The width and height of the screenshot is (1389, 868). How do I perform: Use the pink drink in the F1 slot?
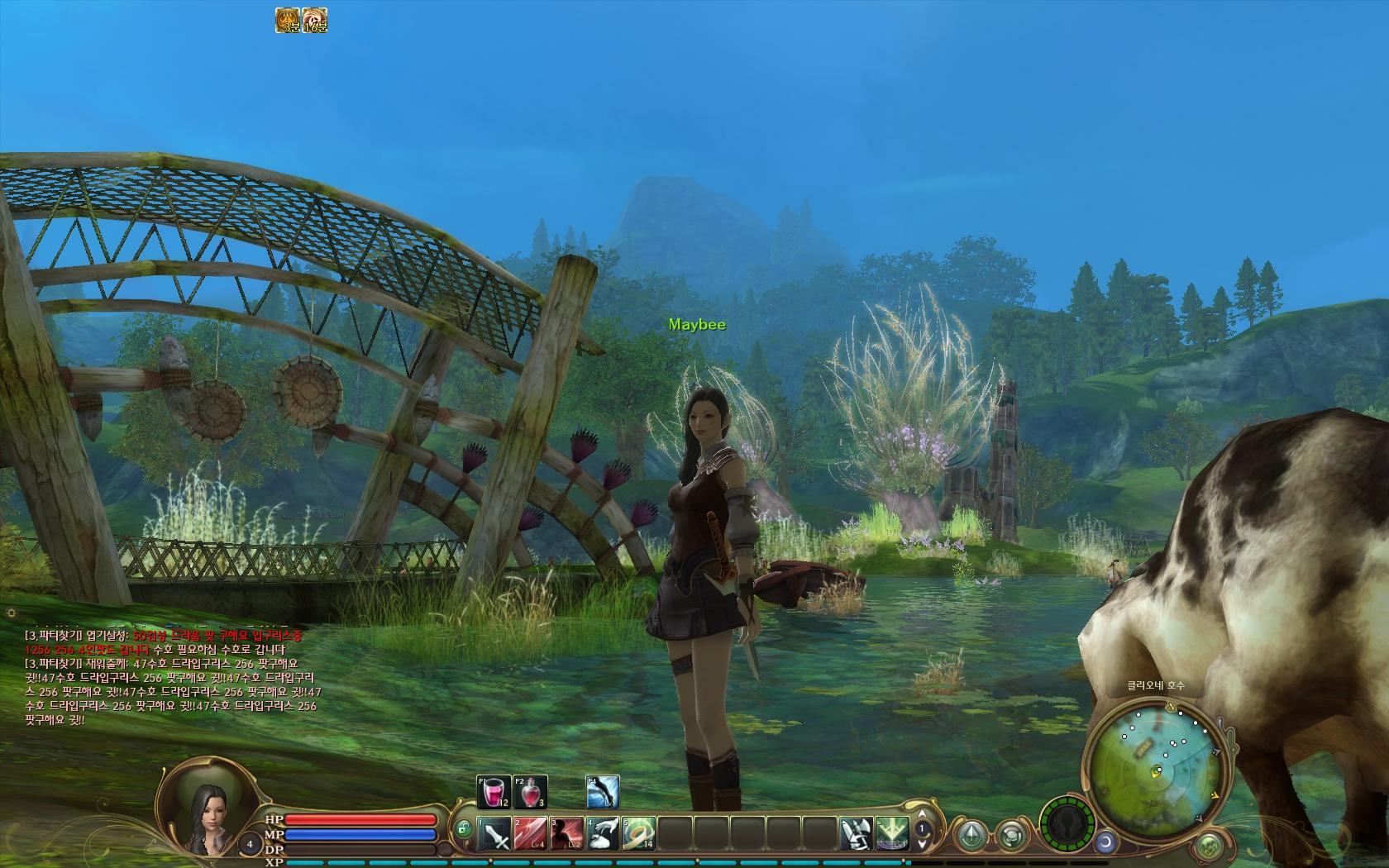coord(494,792)
